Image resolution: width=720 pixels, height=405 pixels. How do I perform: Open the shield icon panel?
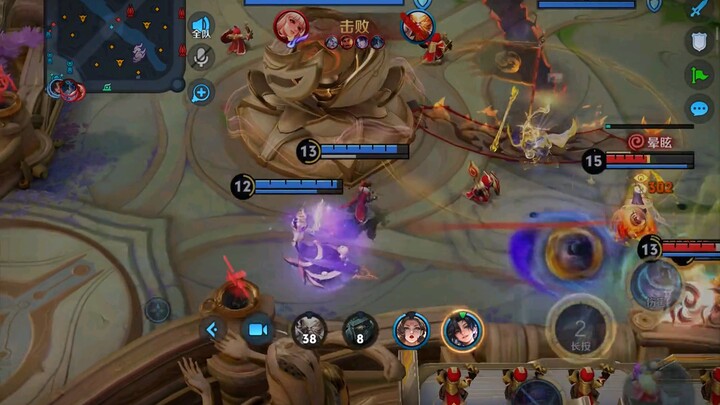[697, 41]
